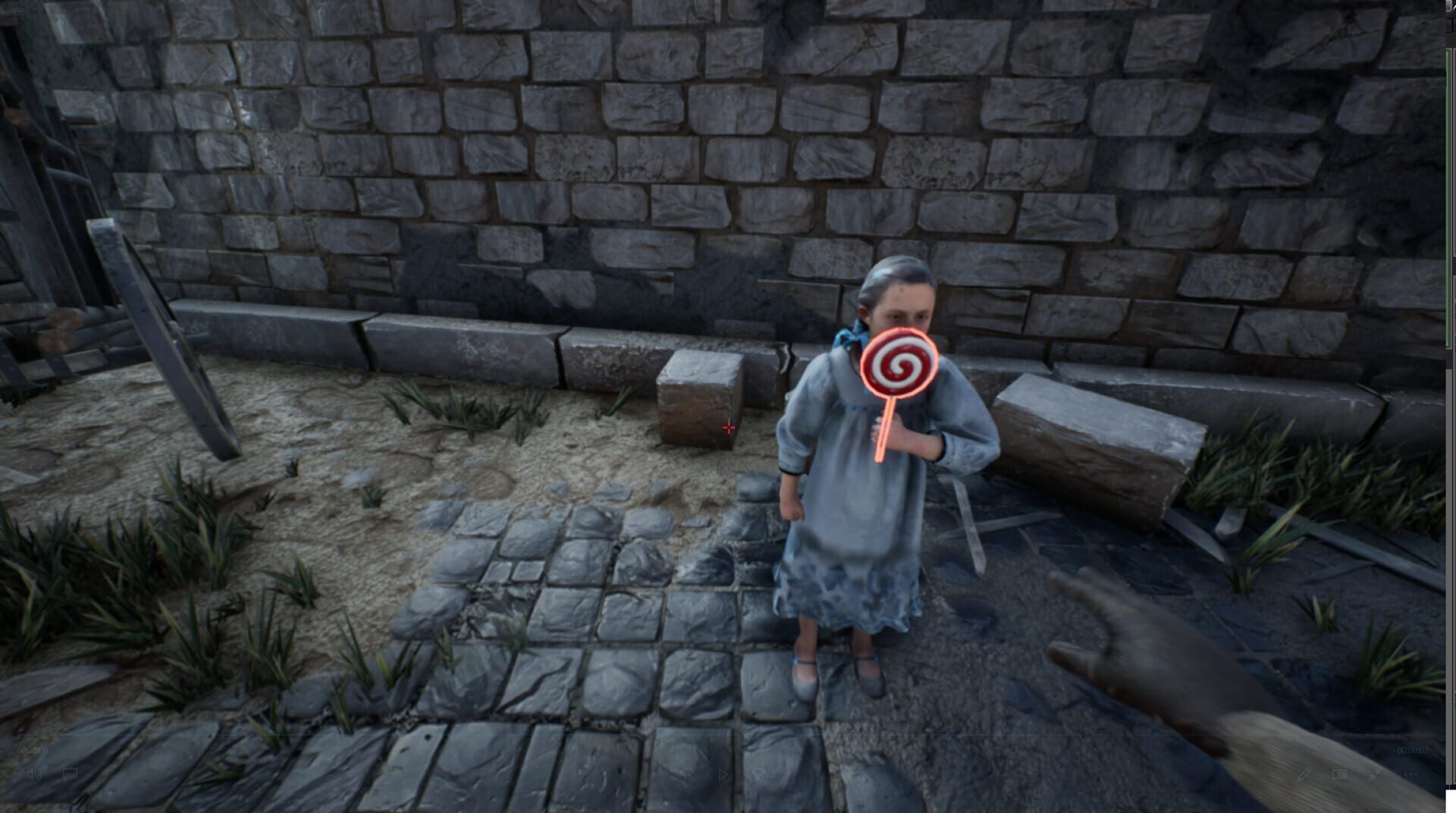Image resolution: width=1456 pixels, height=813 pixels.
Task: Mute audio via the speaker control
Action: [x=34, y=774]
